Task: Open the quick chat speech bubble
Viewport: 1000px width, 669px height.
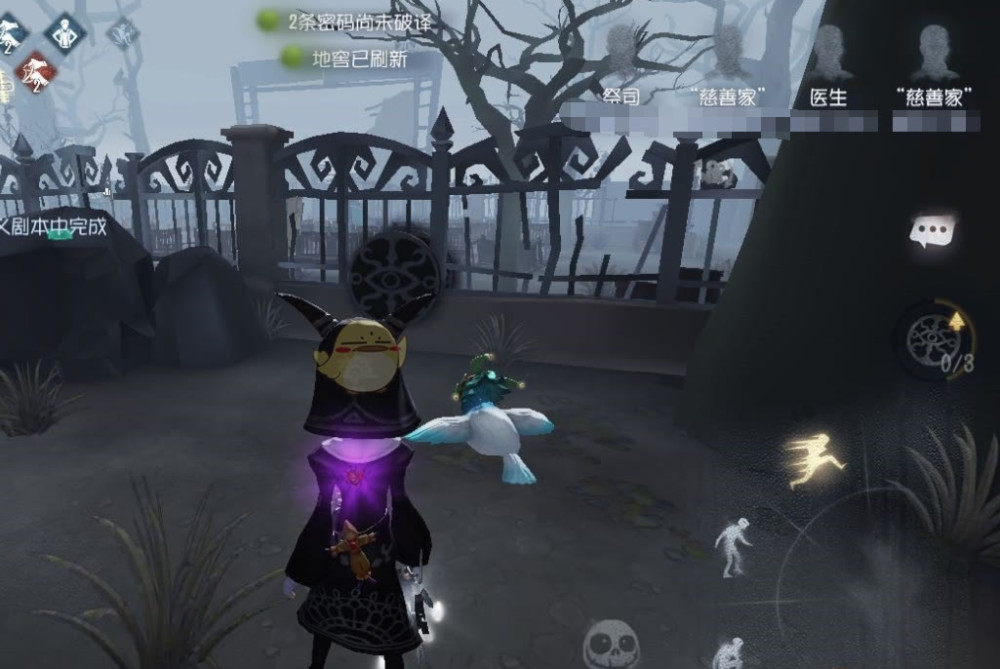Action: 932,232
